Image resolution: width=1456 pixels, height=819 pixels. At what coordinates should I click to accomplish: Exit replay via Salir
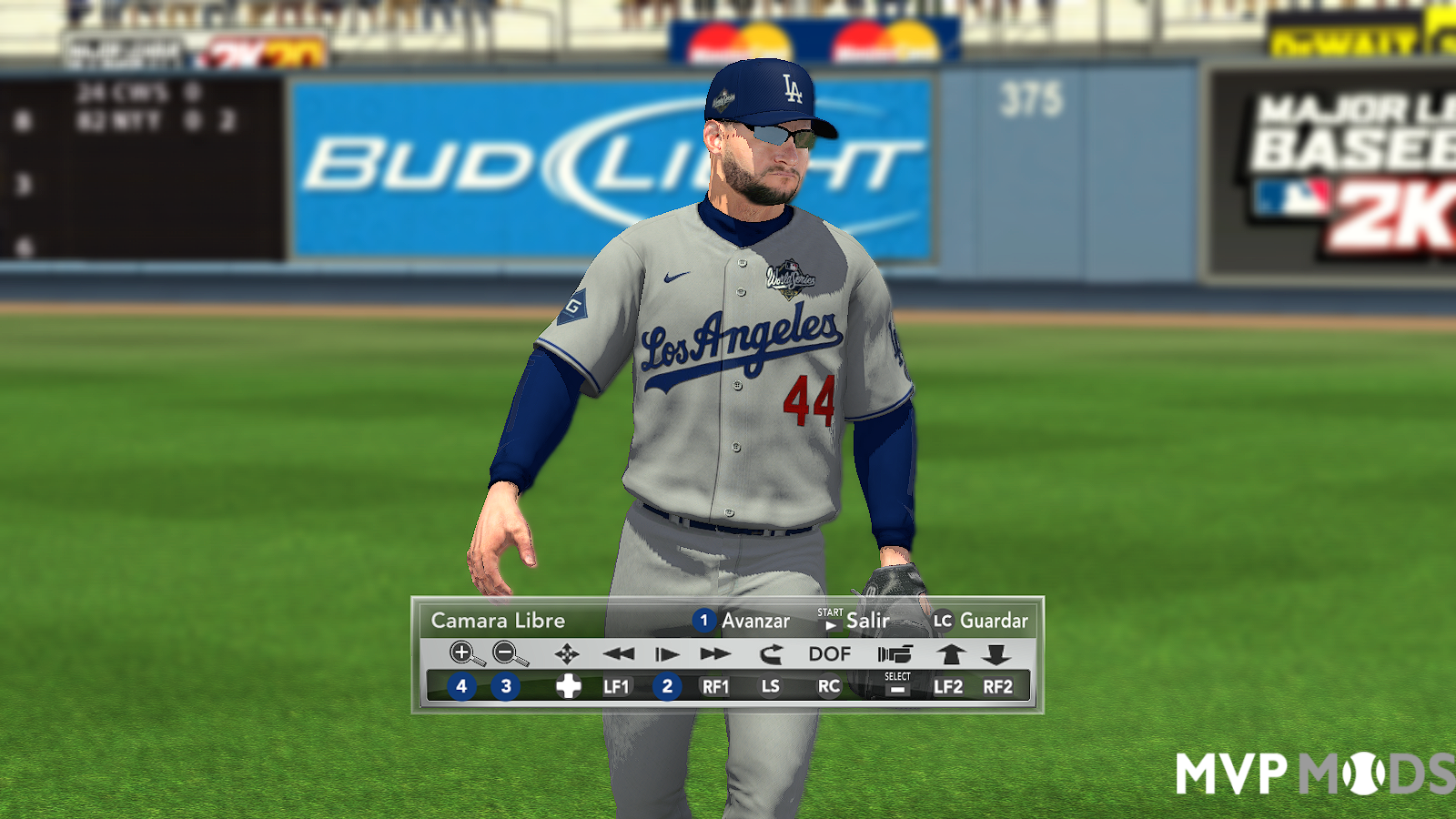point(867,621)
